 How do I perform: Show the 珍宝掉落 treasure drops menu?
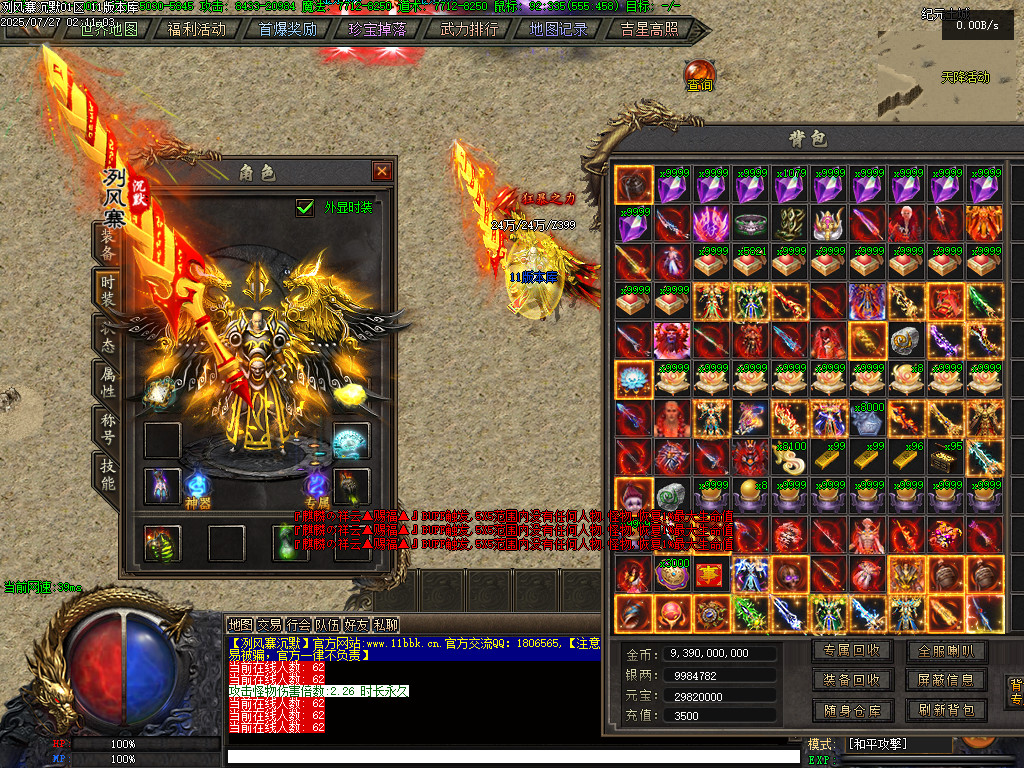(378, 29)
